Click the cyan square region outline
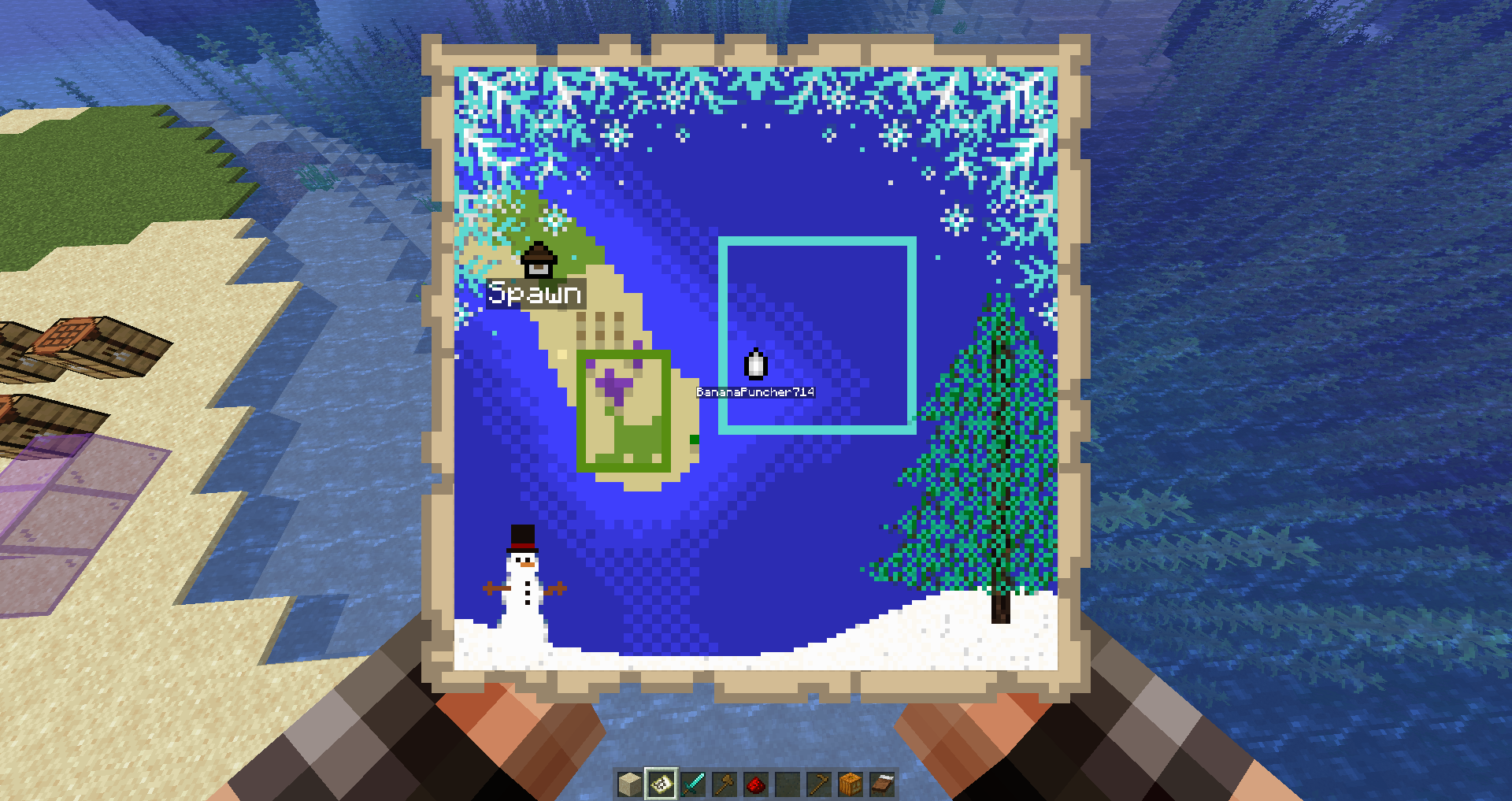1512x801 pixels. 818,241
